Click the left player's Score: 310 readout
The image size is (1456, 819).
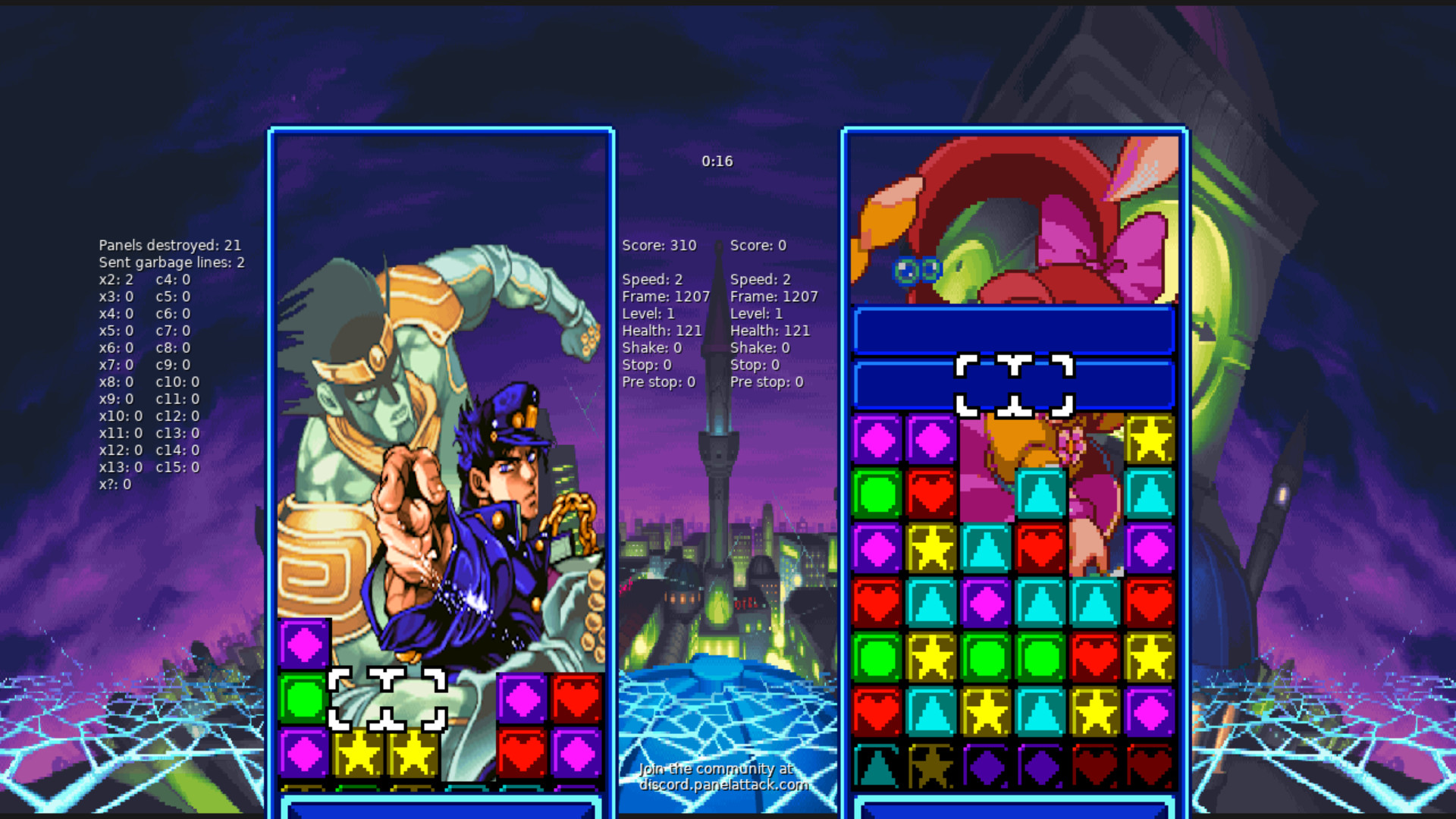(658, 245)
